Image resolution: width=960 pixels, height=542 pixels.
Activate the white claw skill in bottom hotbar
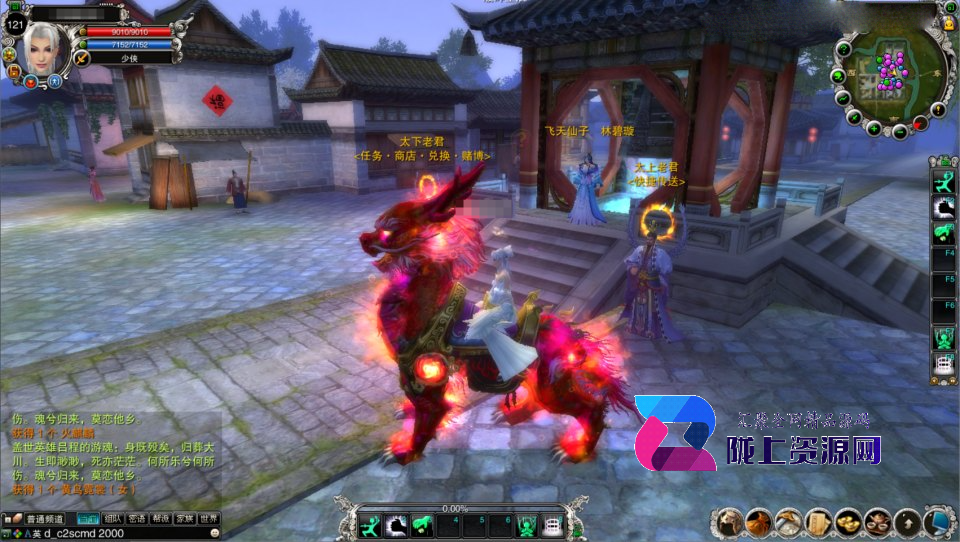[396, 524]
